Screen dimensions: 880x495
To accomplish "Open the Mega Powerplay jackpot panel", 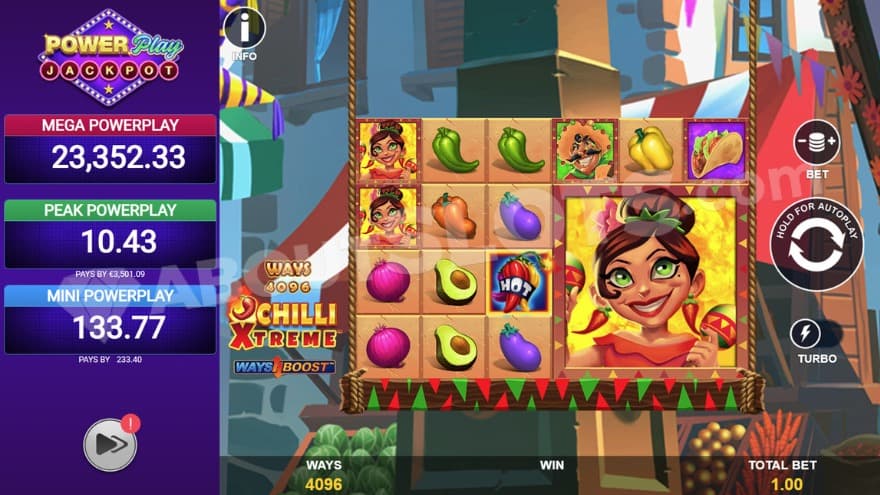I will [110, 148].
